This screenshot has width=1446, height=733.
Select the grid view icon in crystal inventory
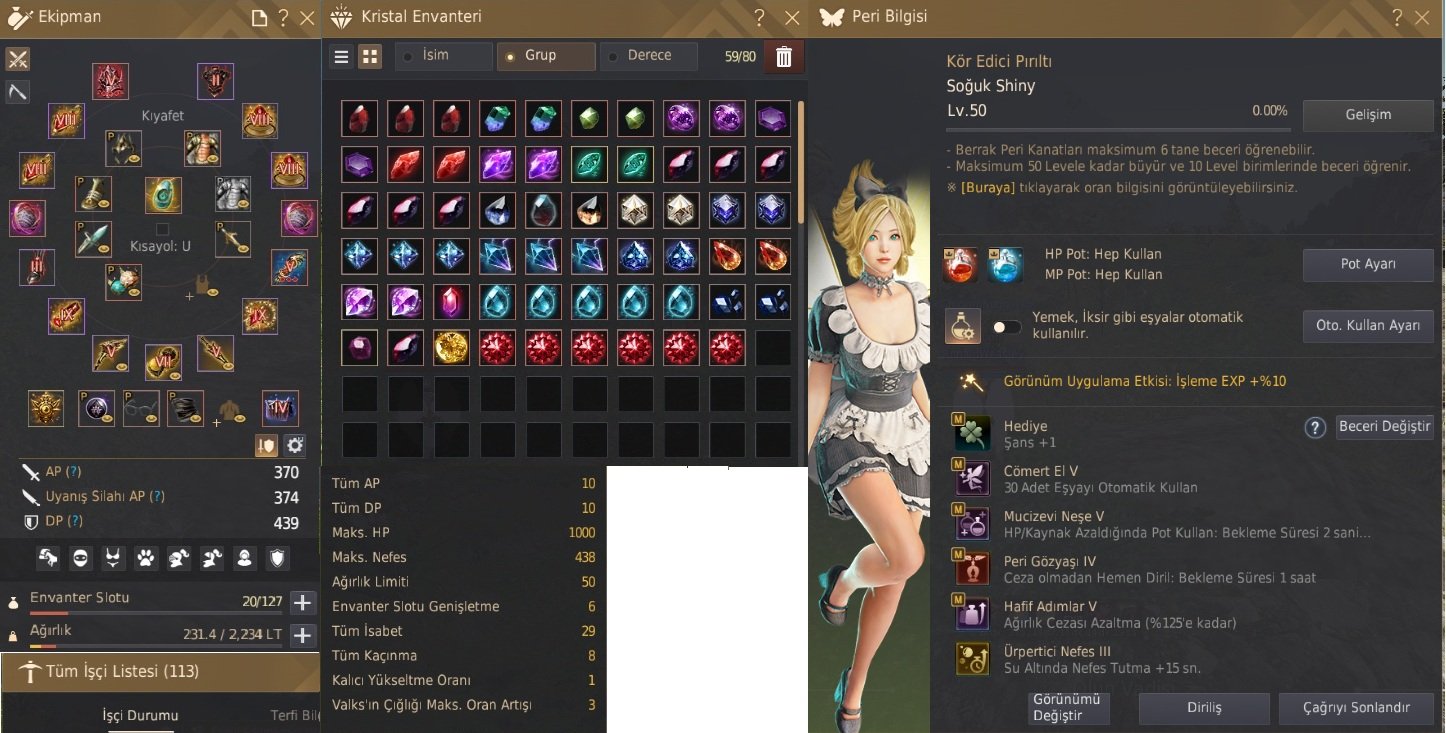369,56
